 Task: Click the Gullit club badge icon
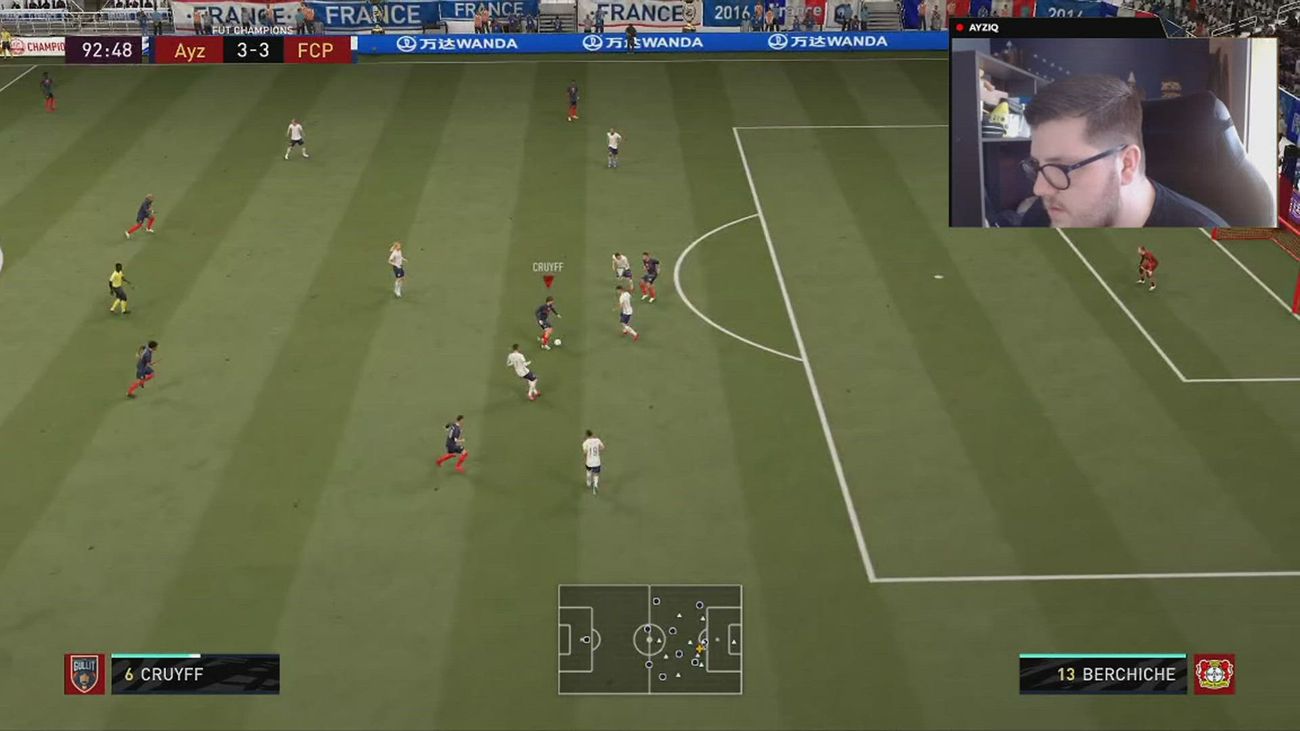coord(85,674)
